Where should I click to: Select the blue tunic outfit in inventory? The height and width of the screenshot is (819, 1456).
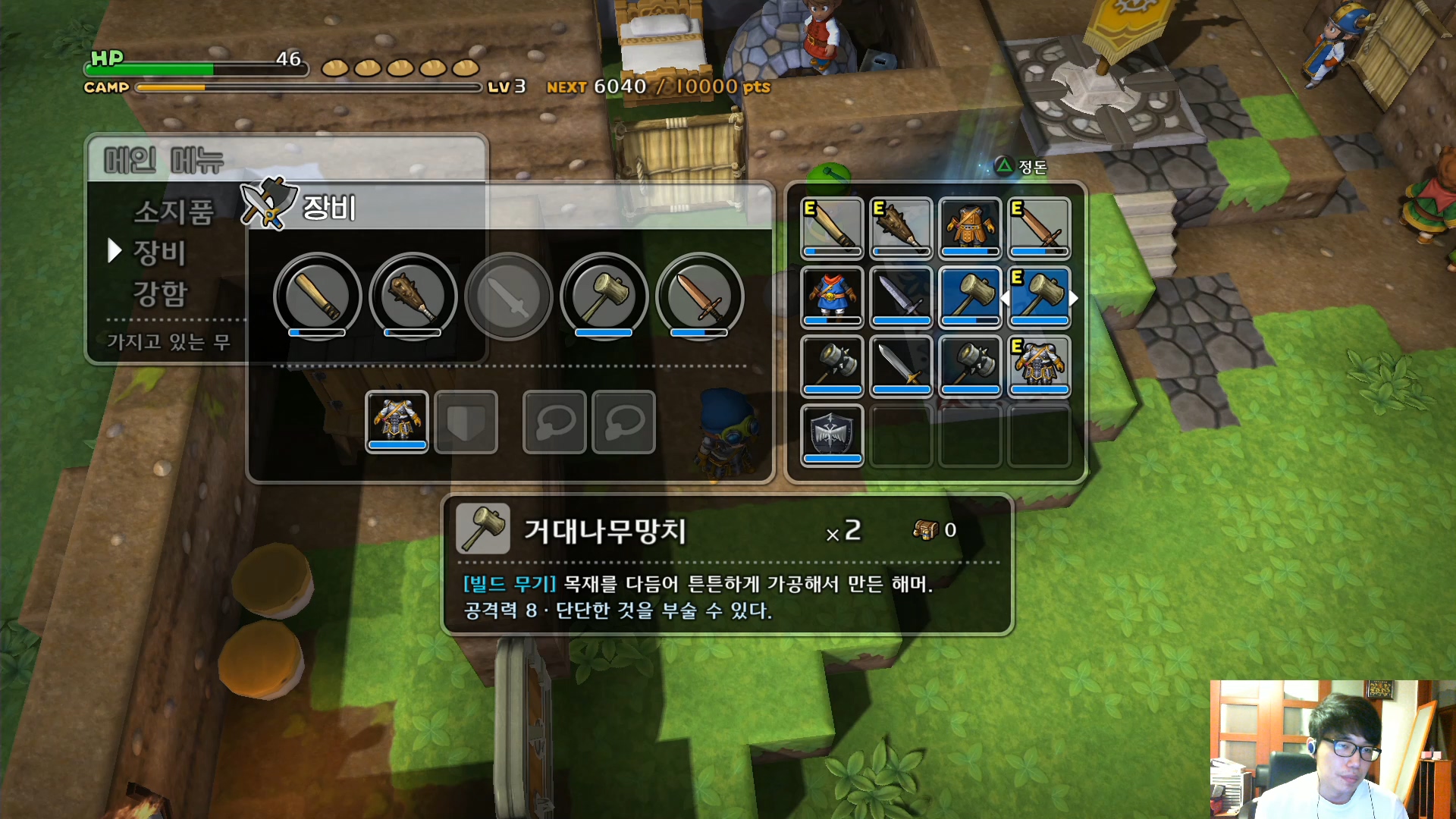[832, 297]
